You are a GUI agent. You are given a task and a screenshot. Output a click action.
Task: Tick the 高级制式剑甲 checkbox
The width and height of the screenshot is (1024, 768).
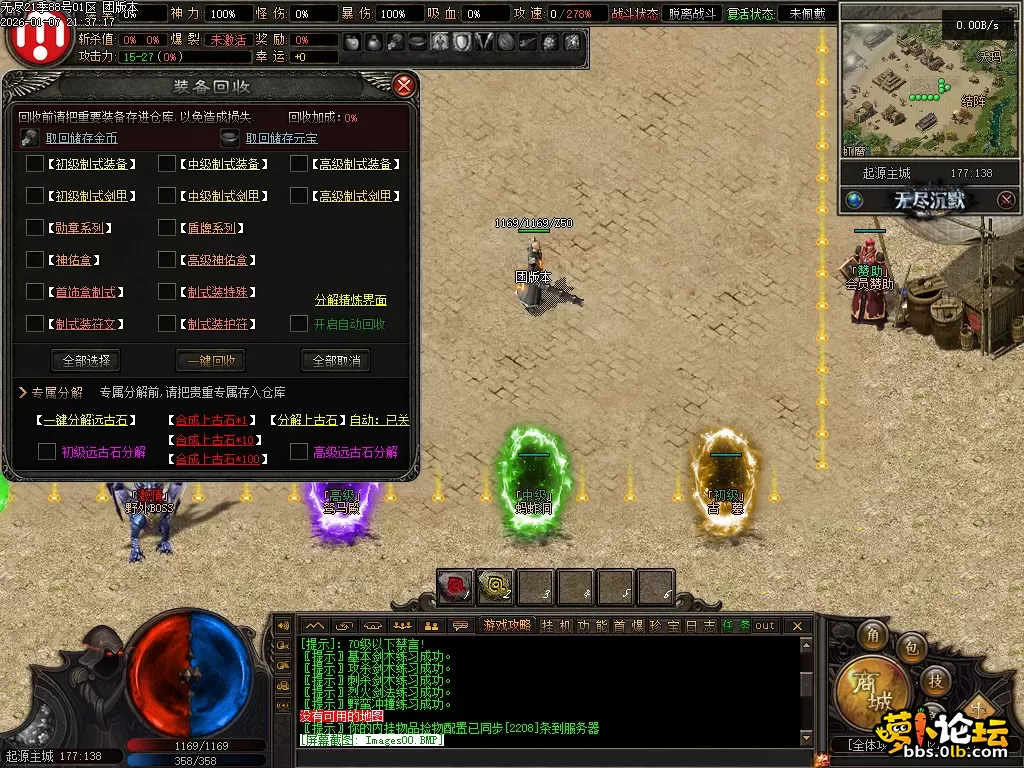(x=299, y=196)
